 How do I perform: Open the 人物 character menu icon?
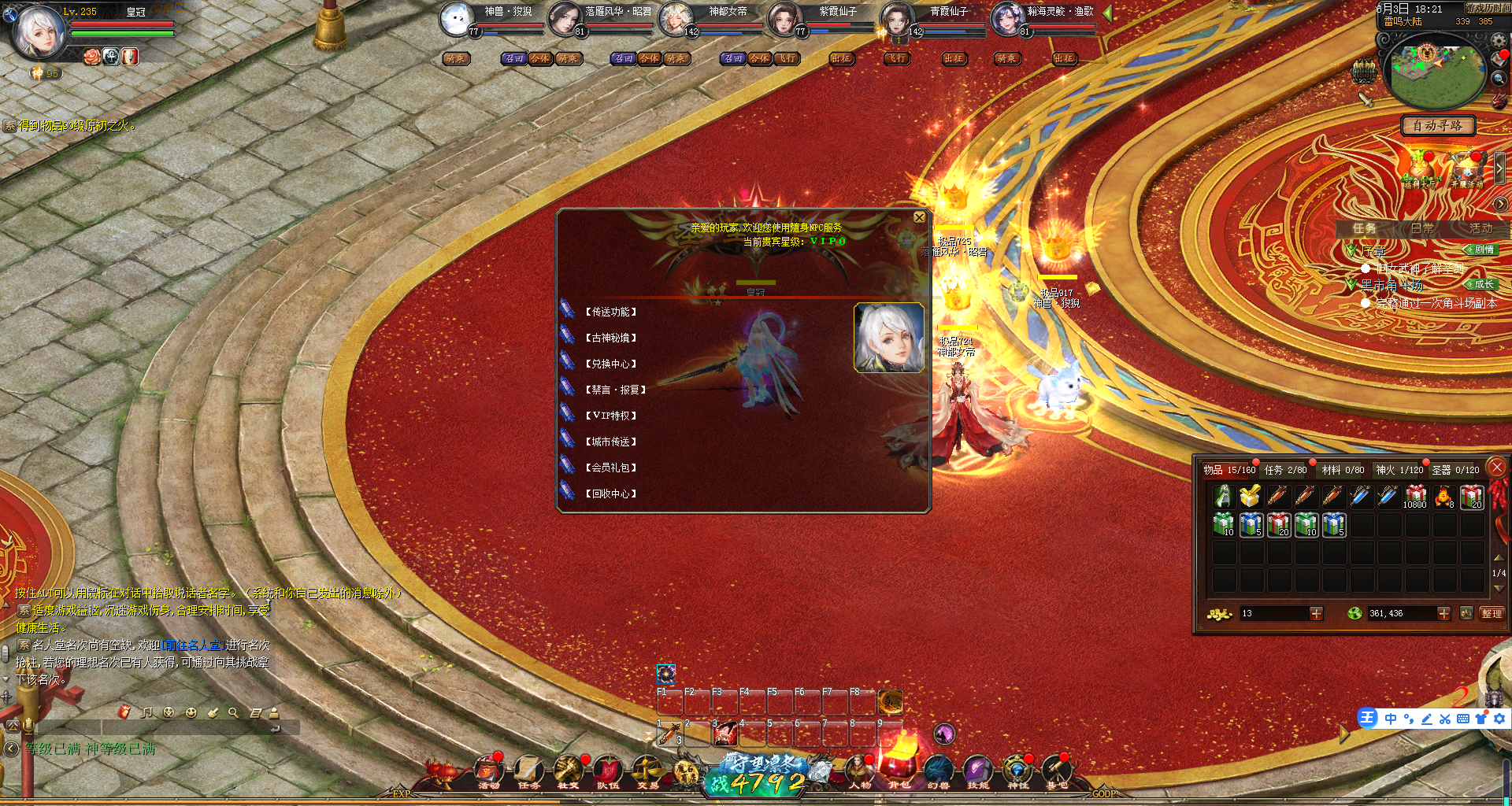(860, 771)
